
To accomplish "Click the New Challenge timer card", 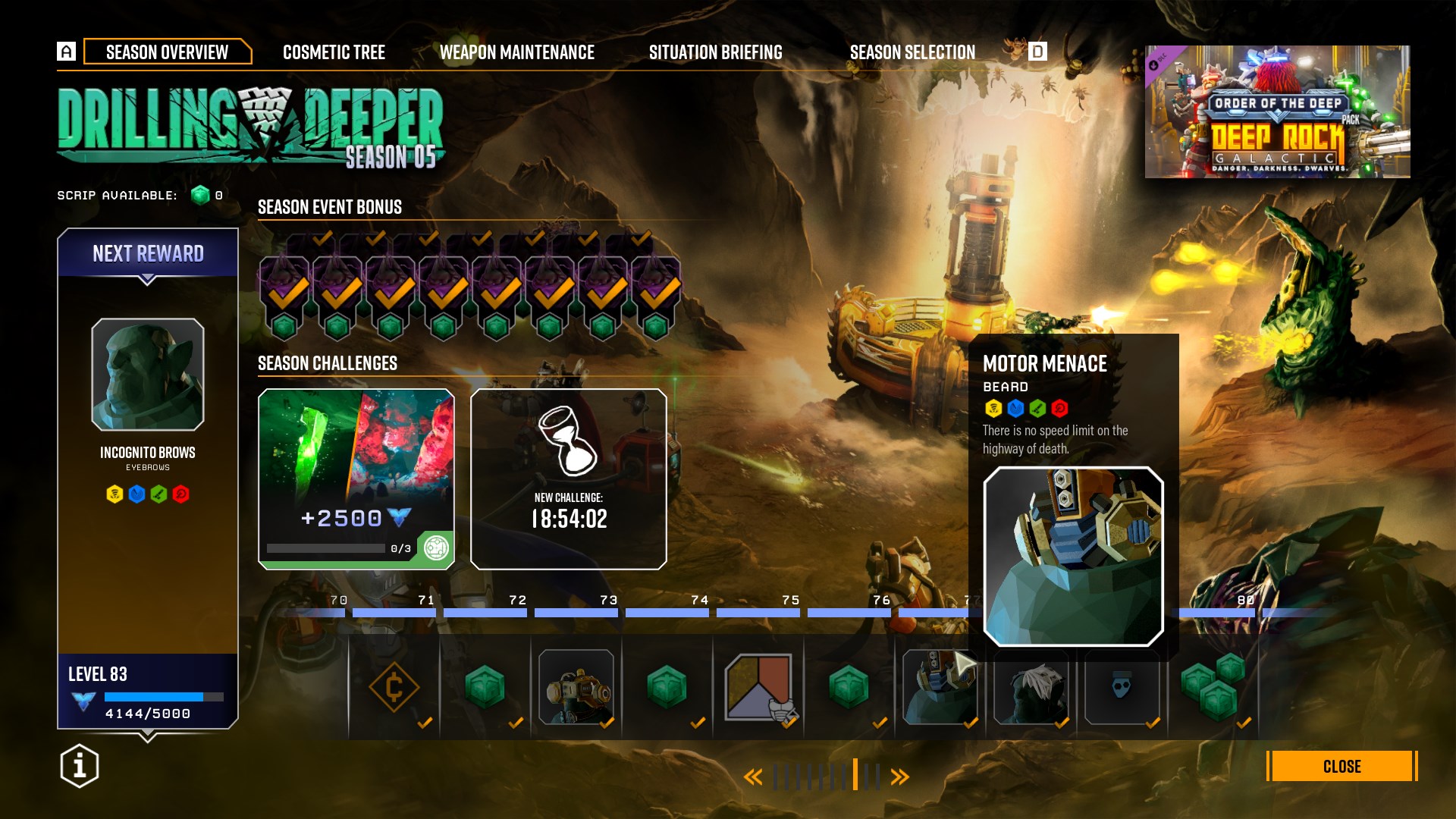I will [569, 479].
